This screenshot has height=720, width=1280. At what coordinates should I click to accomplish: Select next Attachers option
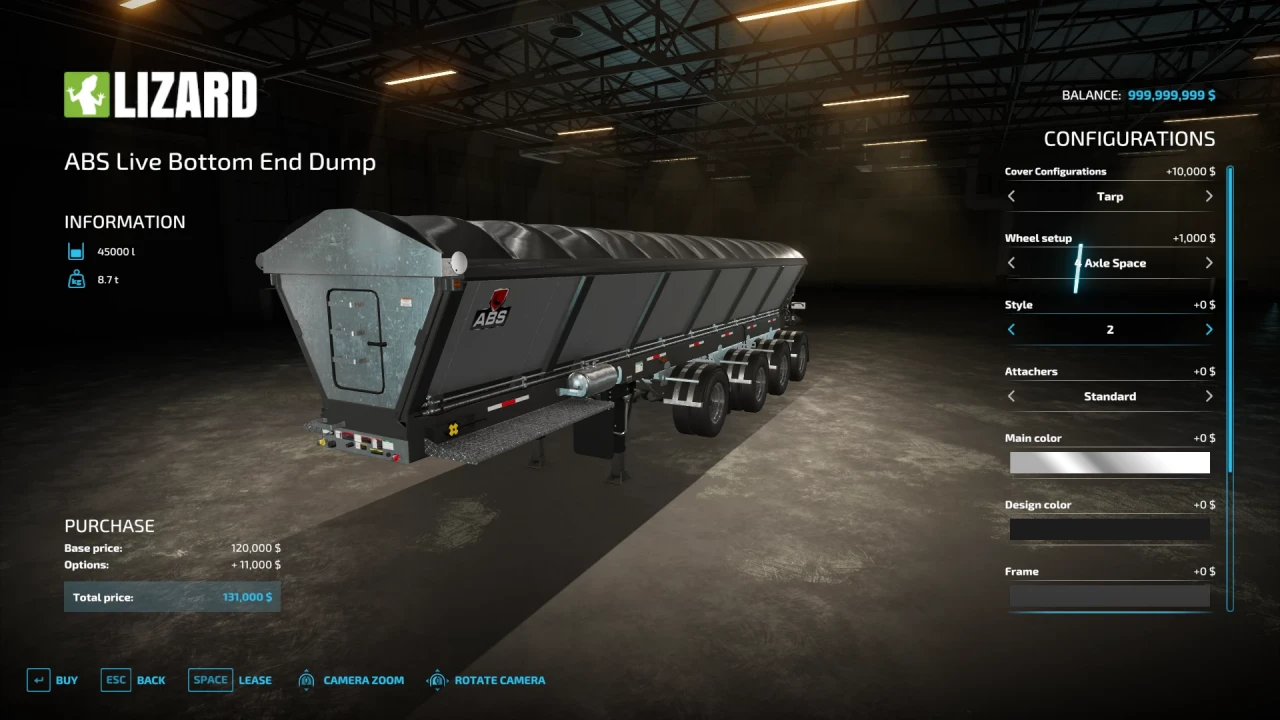click(x=1209, y=397)
